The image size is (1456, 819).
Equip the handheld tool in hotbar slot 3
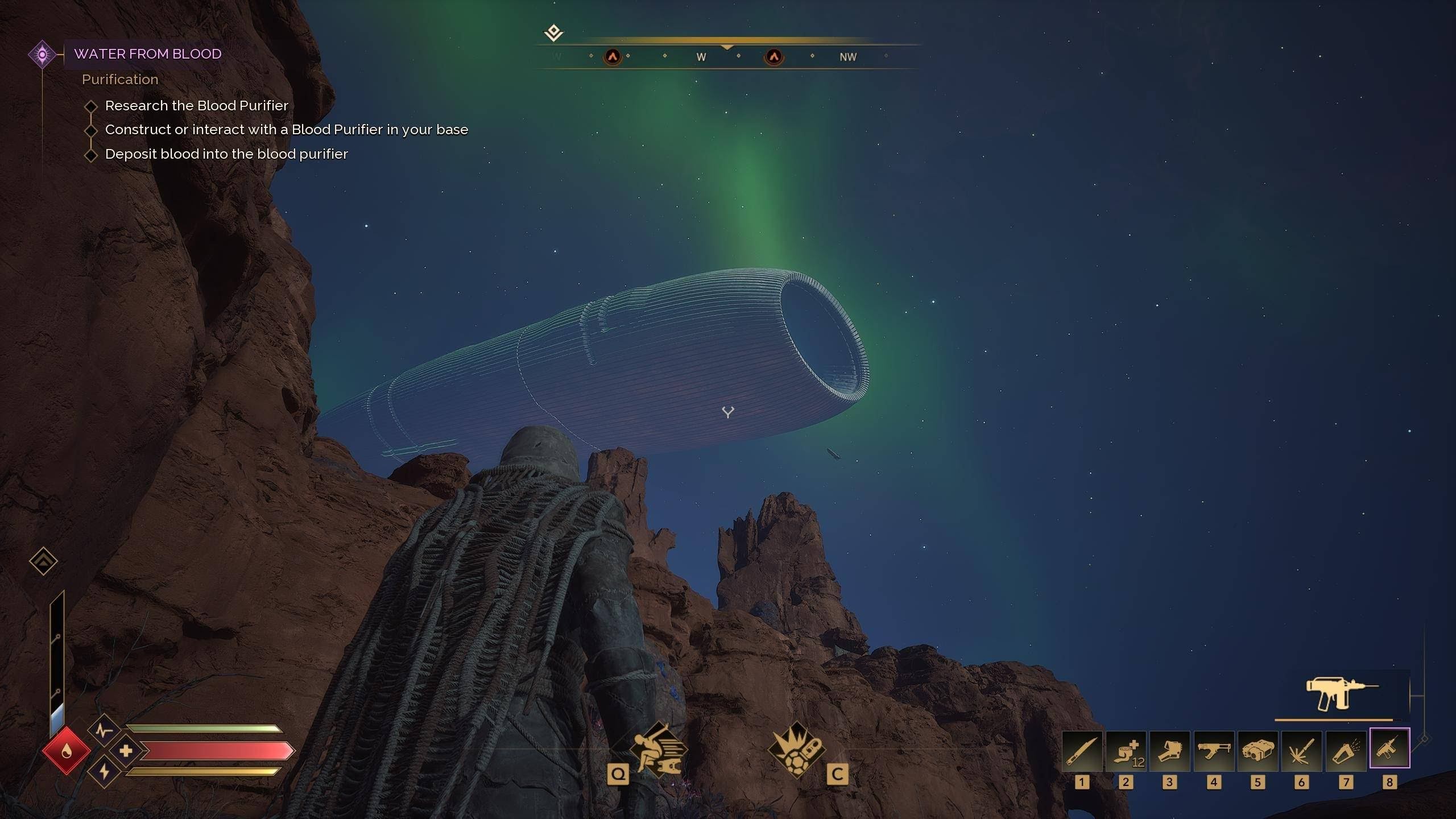point(1169,751)
